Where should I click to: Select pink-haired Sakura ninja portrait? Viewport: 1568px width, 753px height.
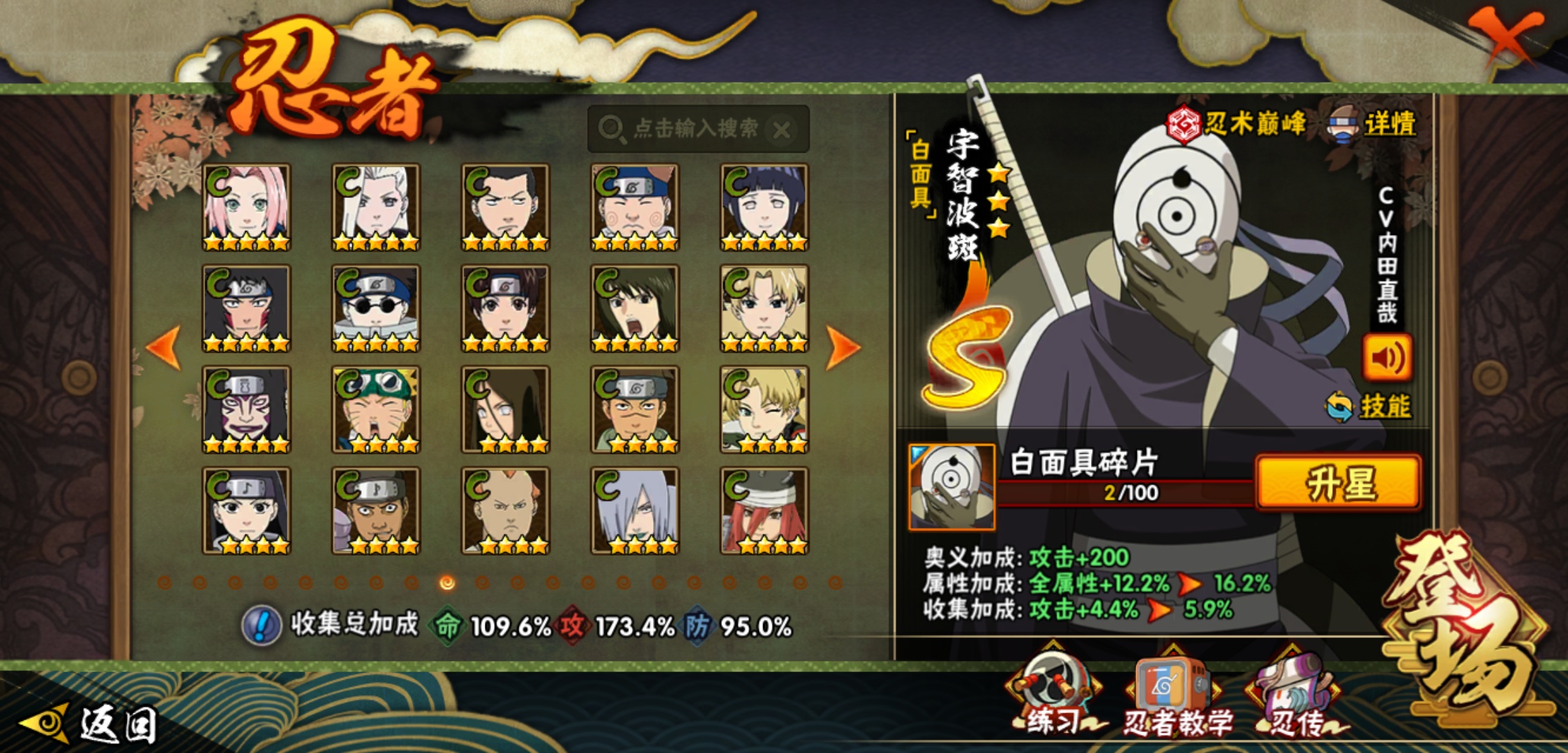pyautogui.click(x=246, y=207)
